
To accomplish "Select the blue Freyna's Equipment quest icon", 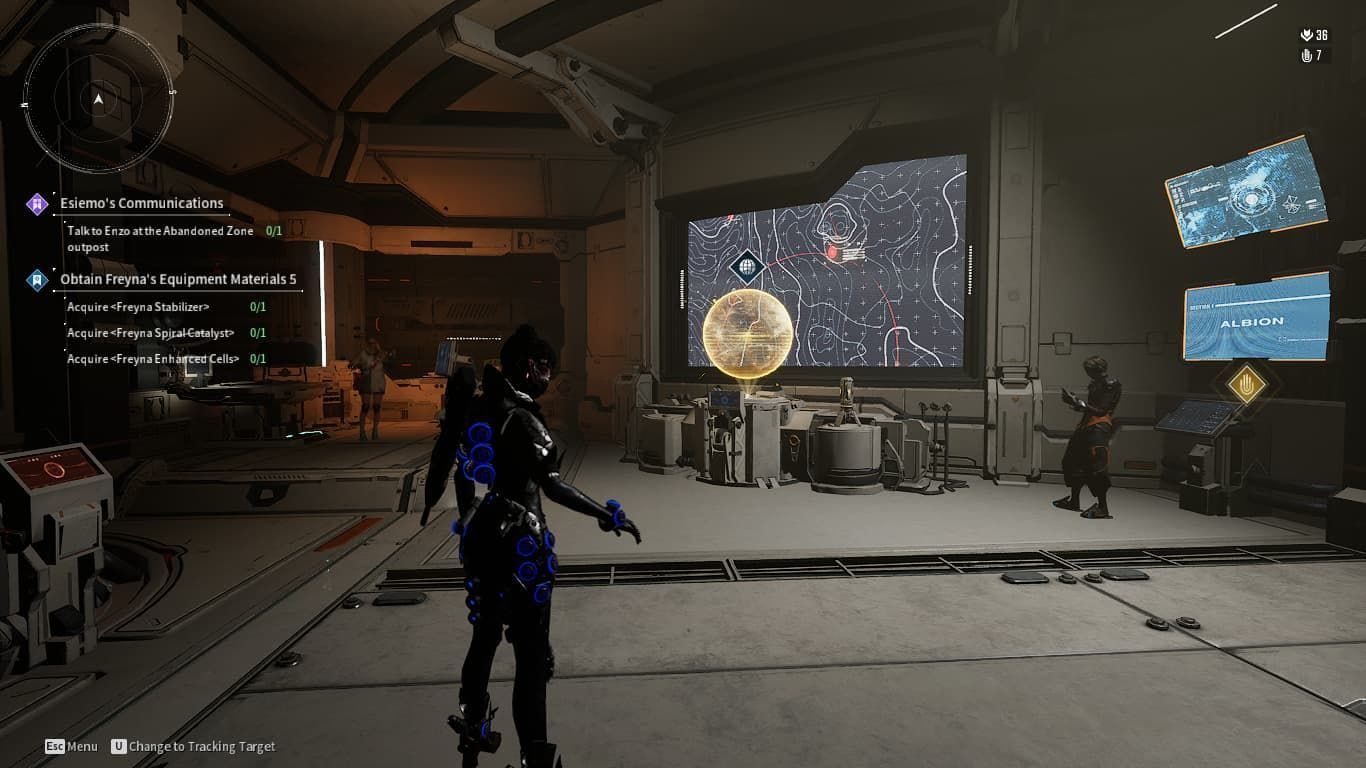I will click(x=36, y=278).
